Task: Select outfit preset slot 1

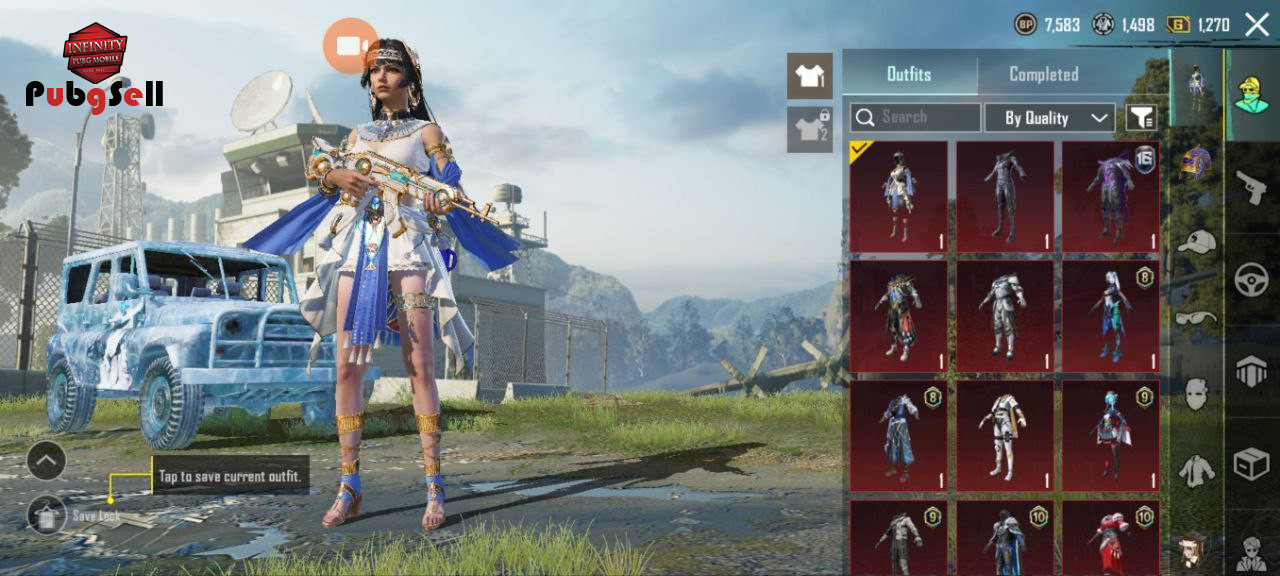Action: pos(809,76)
